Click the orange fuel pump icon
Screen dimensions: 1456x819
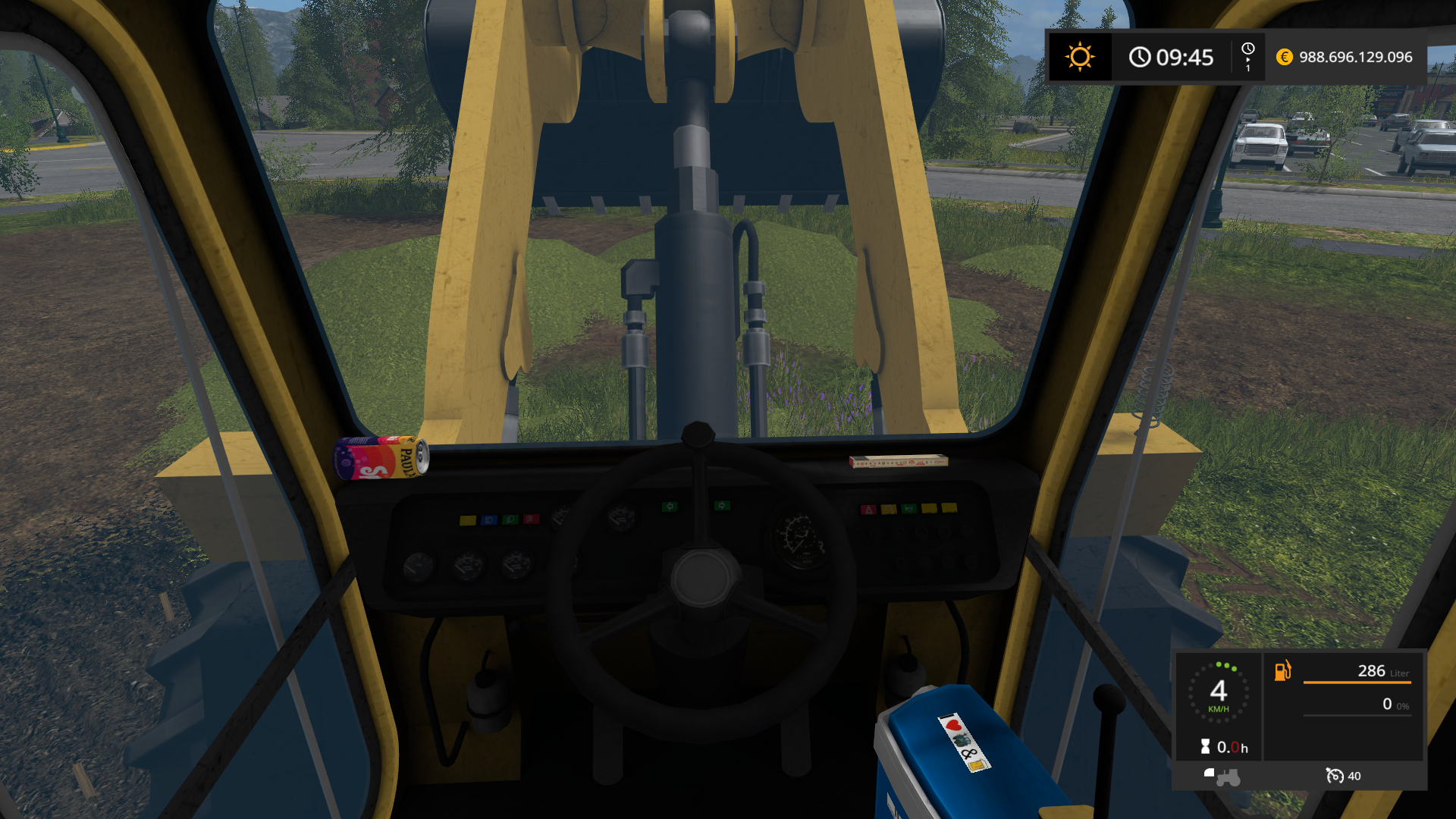coord(1282,670)
